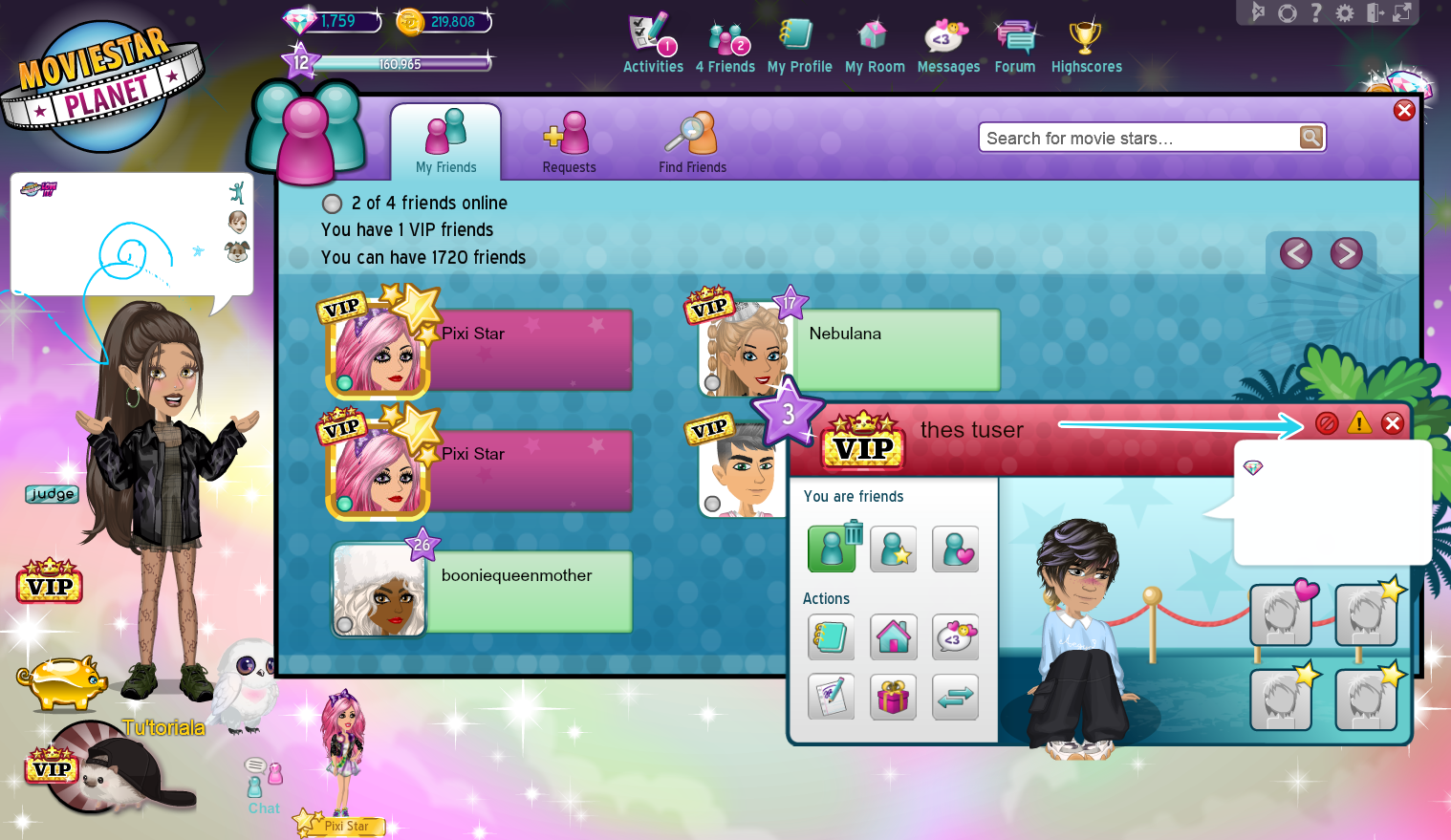Send love with the <3 speech bubble icon
The image size is (1451, 840).
(954, 637)
